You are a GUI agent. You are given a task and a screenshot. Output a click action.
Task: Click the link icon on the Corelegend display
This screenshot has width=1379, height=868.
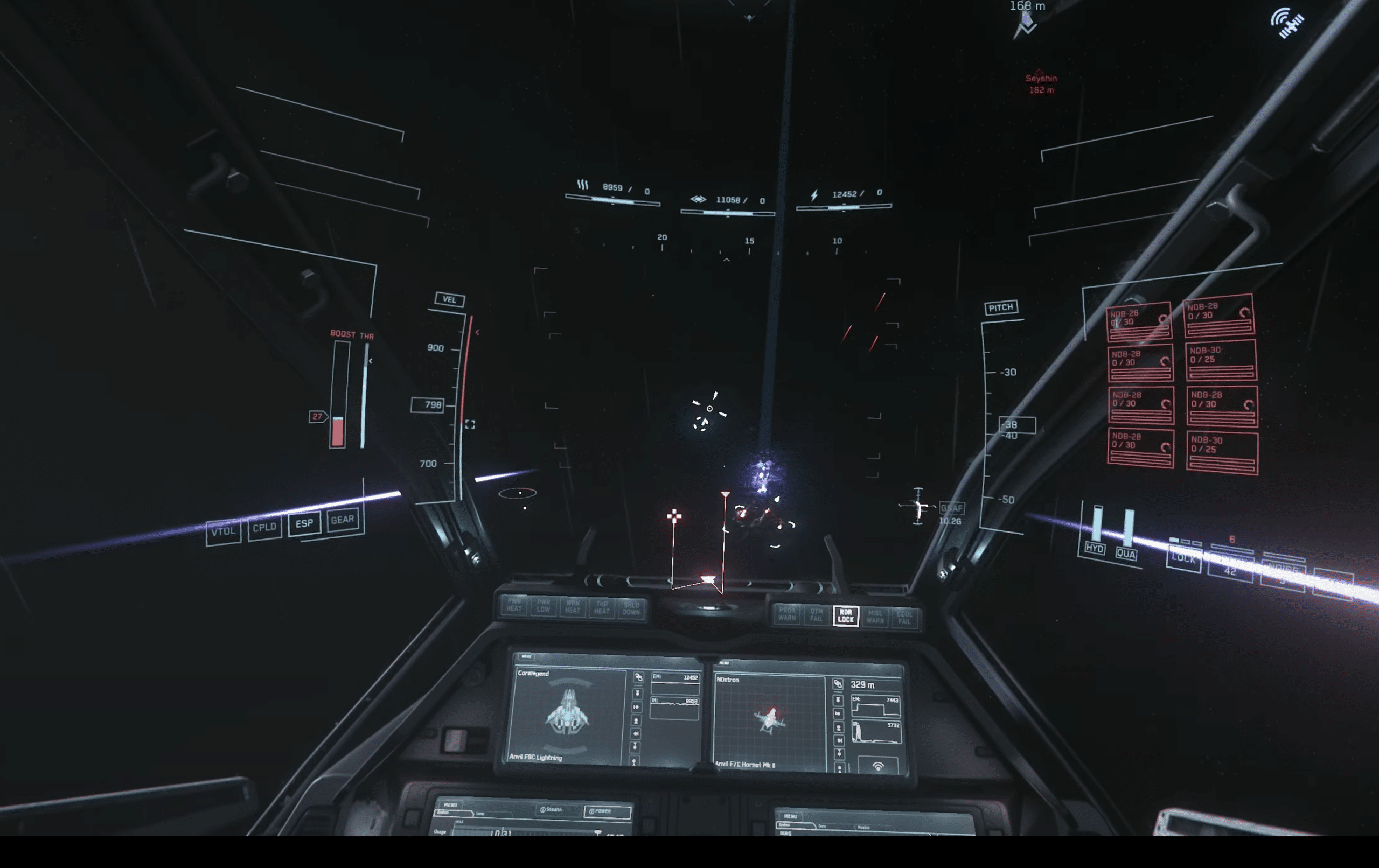coord(638,677)
